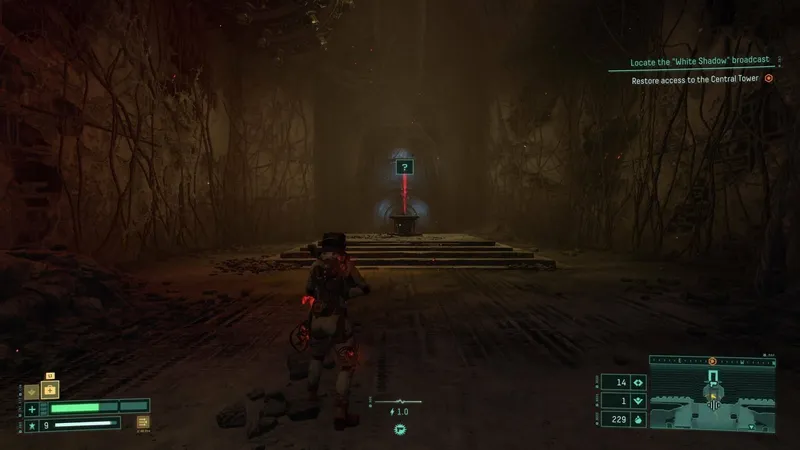Screen dimensions: 800x450
Task: Click the green plus integrity icon
Action: click(32, 408)
